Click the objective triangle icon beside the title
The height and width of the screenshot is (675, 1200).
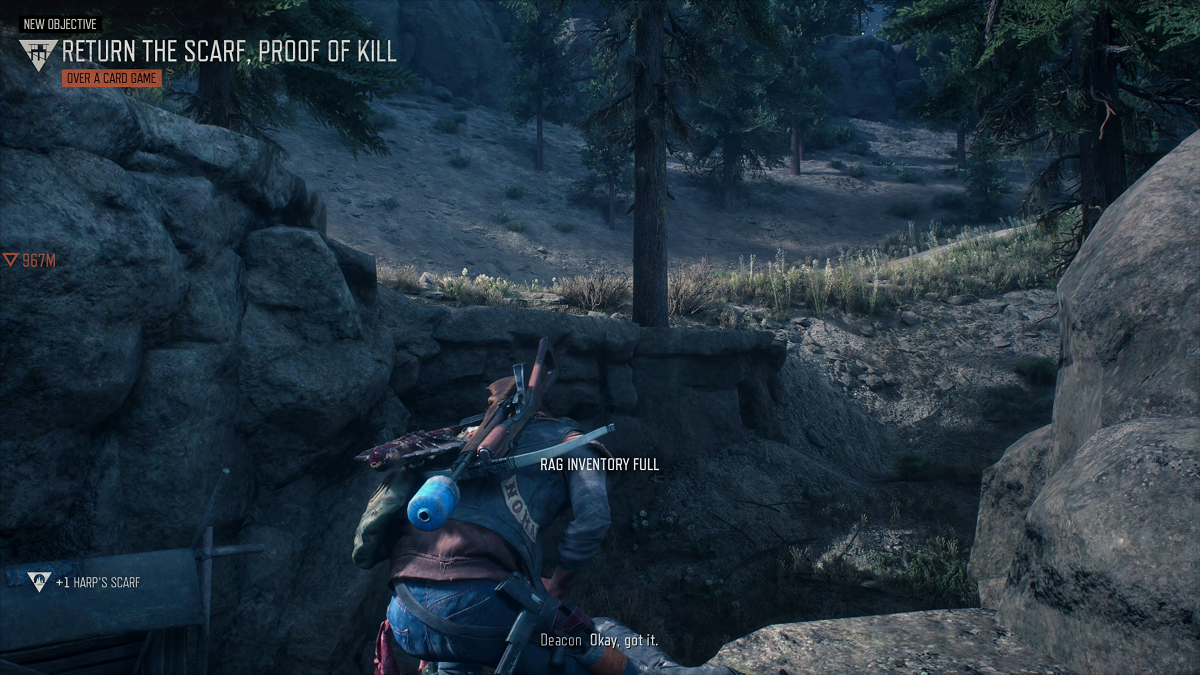pos(38,54)
